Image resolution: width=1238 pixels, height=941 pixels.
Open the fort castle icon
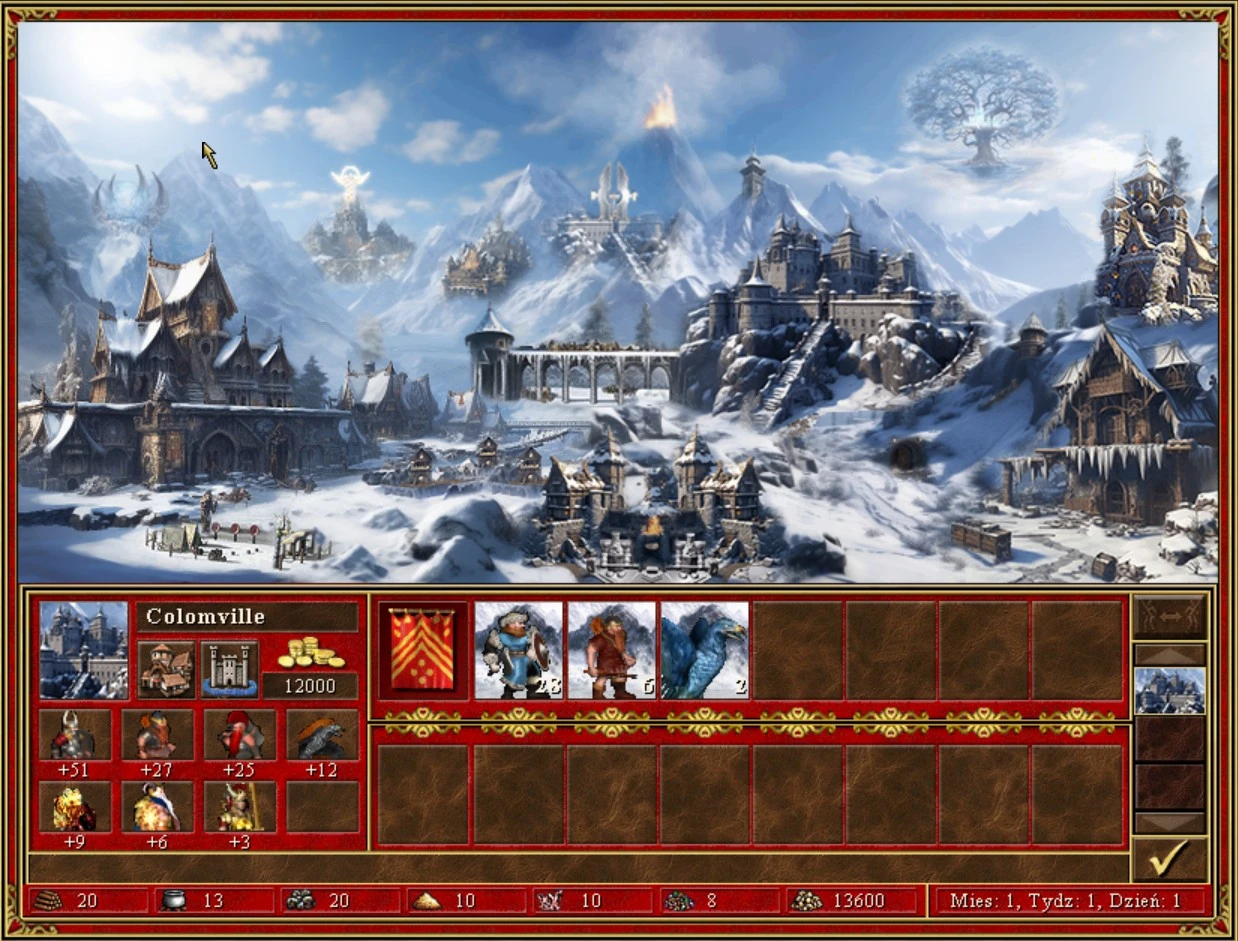229,668
